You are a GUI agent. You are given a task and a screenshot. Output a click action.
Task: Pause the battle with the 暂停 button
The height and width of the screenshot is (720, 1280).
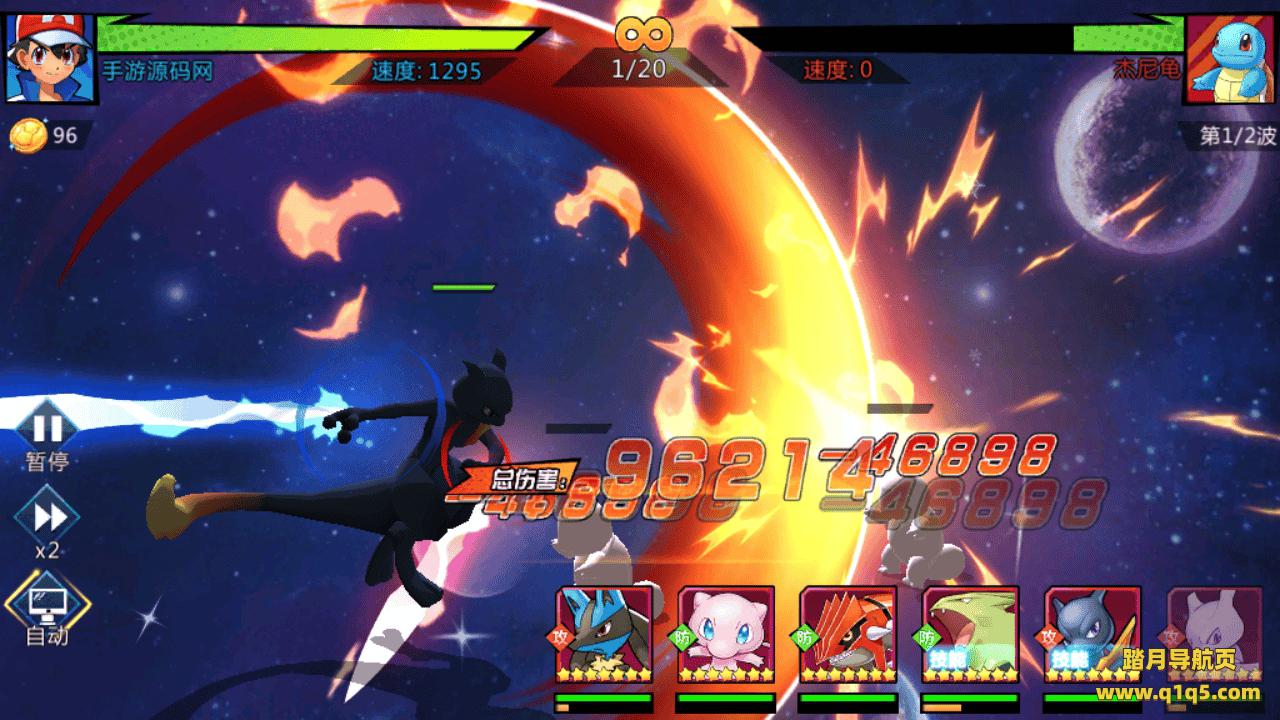[47, 430]
